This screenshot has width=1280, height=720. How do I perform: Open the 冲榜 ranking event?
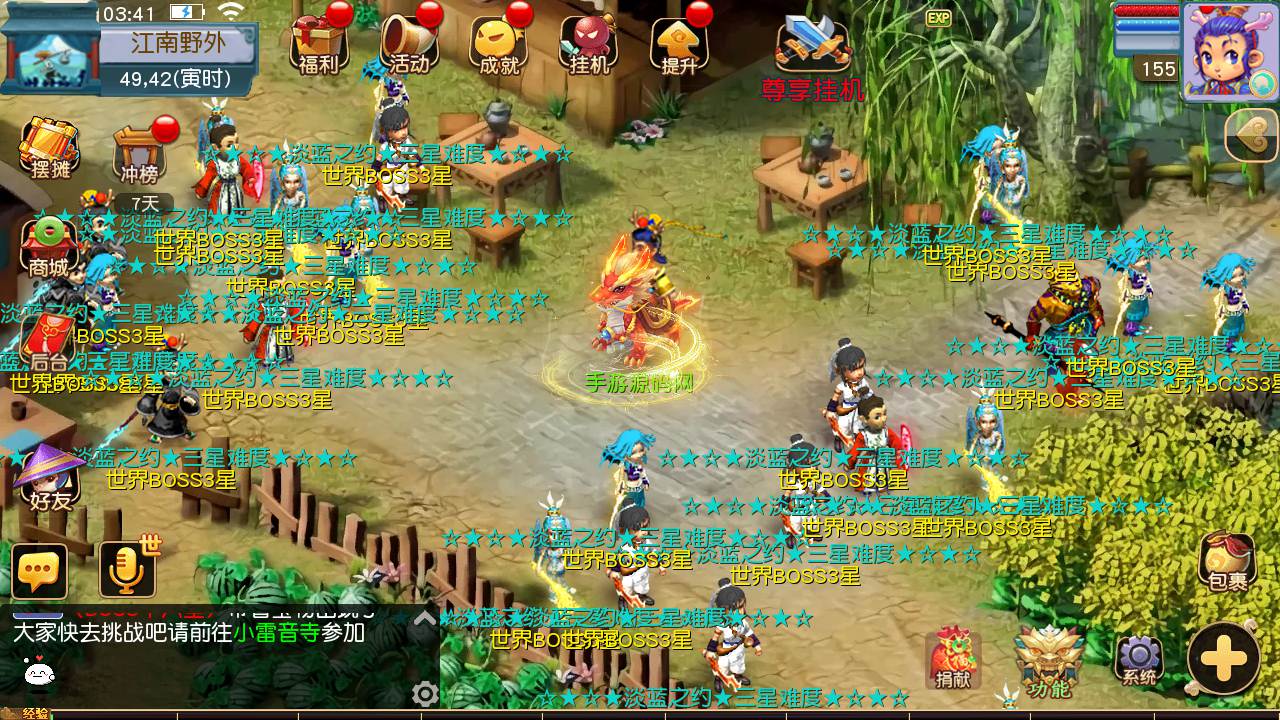point(139,155)
